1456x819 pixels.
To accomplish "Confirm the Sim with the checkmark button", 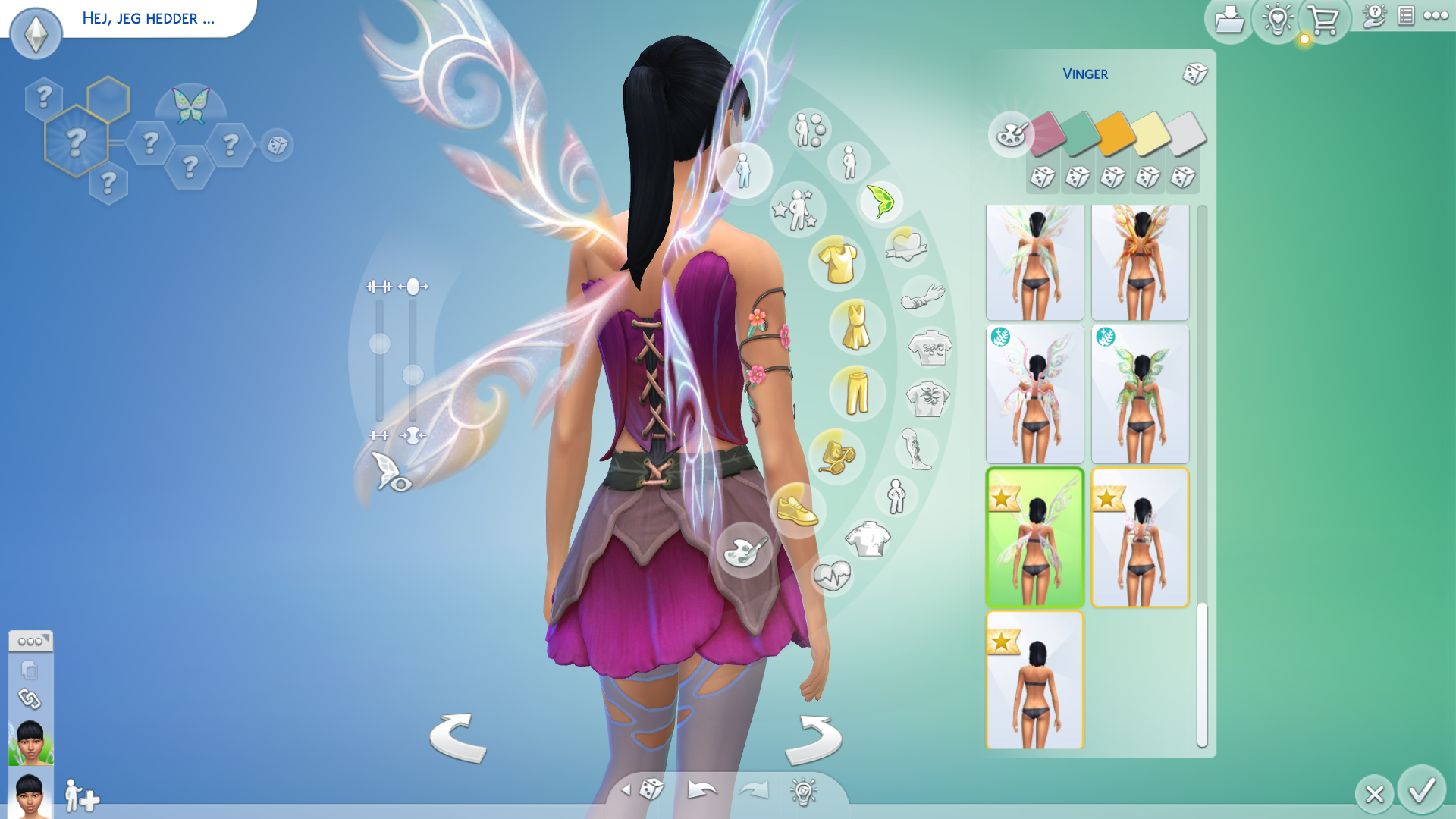I will pyautogui.click(x=1421, y=791).
